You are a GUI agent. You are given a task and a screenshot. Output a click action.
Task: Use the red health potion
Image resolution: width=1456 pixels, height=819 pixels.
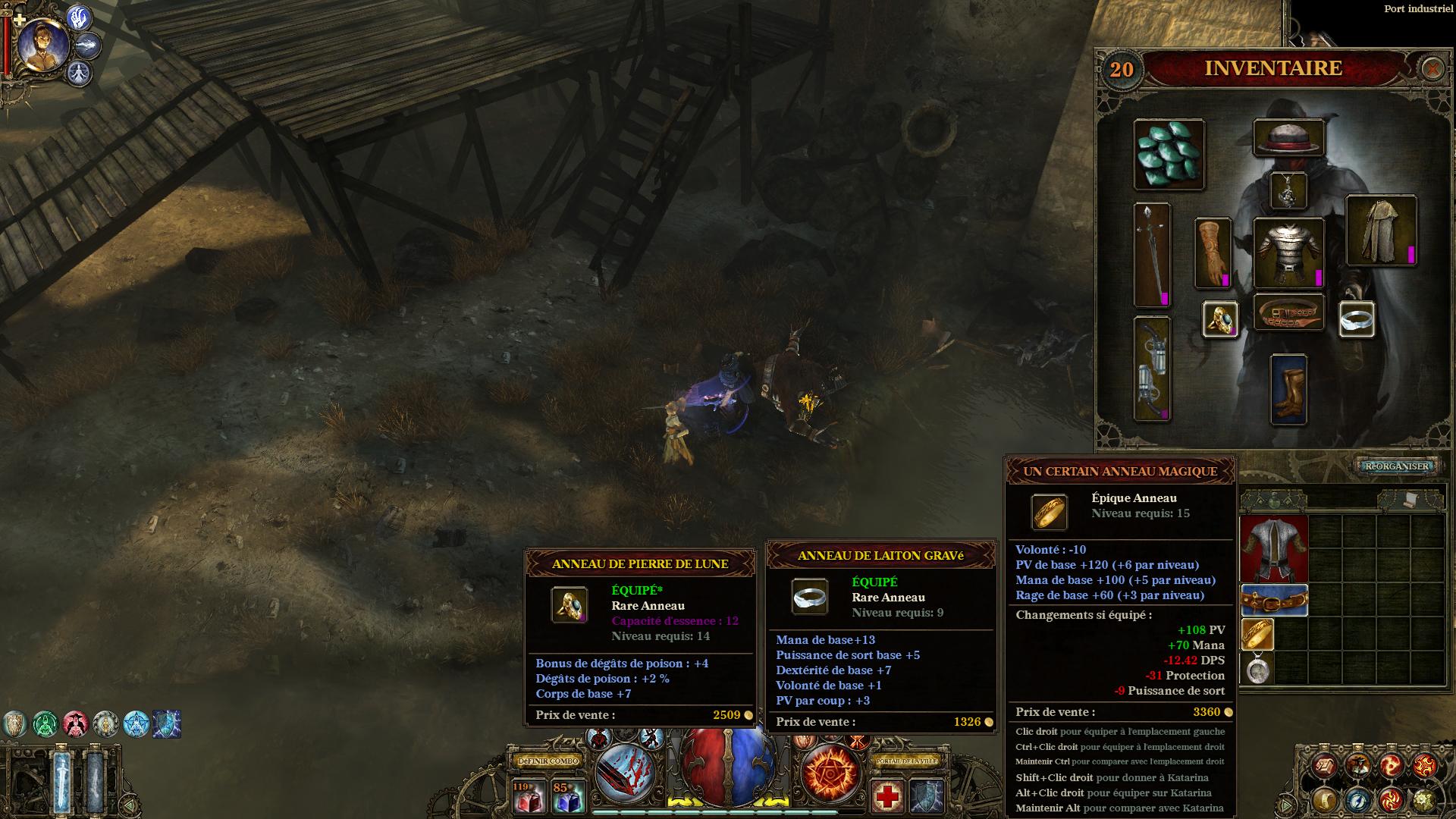(529, 796)
